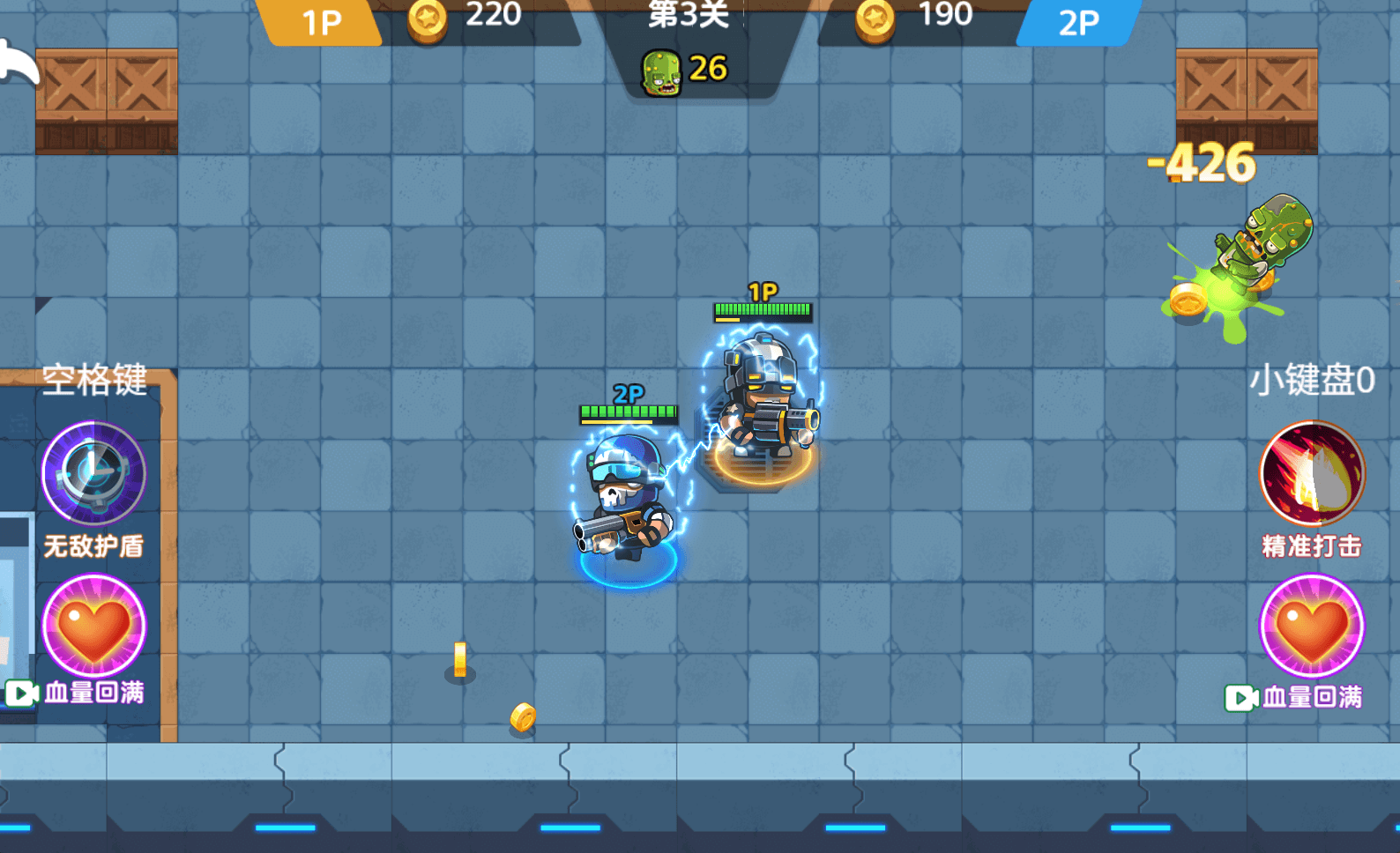Activate the left 血量回满 heart skill
The image size is (1400, 853).
pos(93,625)
